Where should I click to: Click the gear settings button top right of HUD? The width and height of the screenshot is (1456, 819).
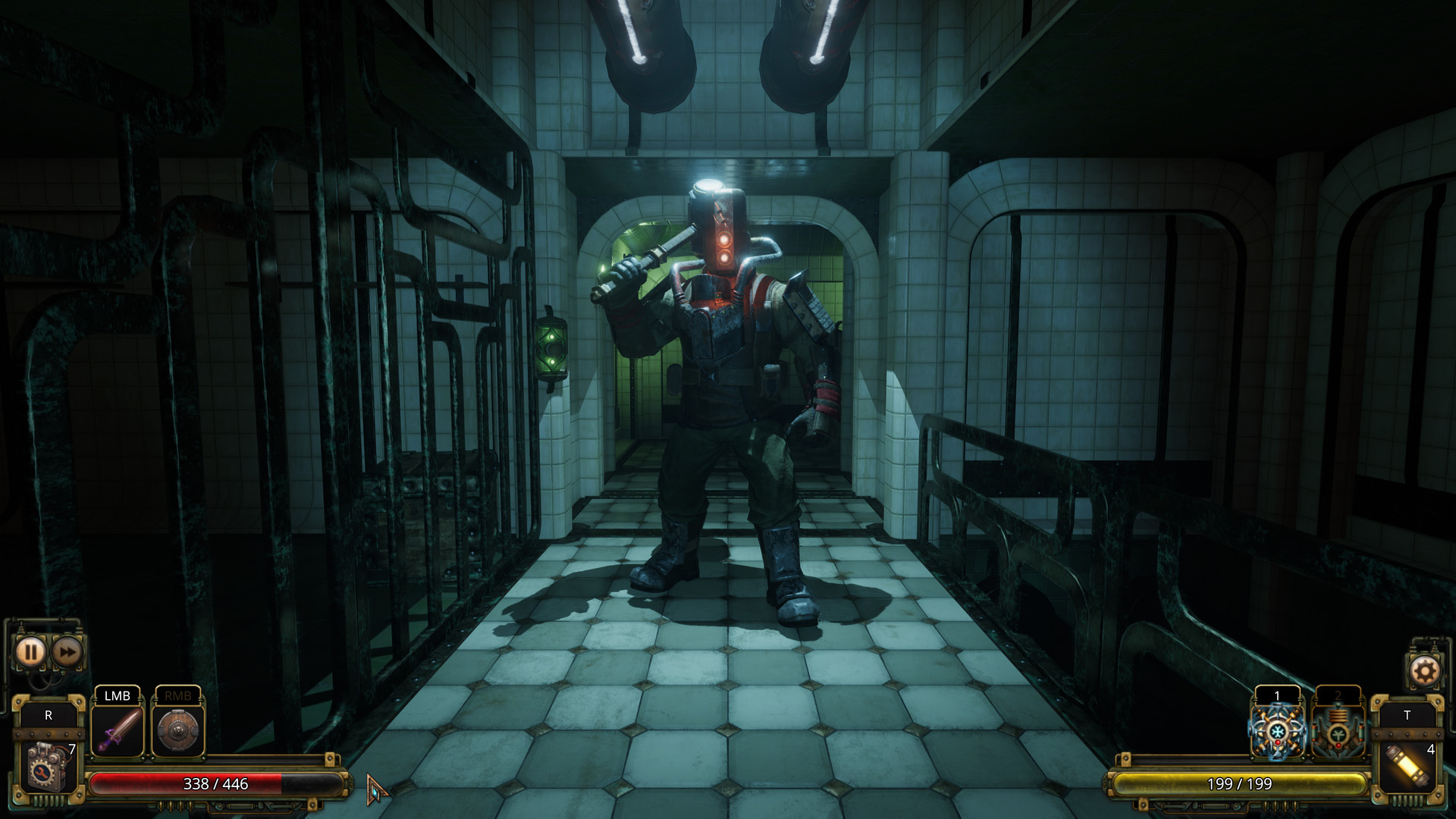click(x=1424, y=669)
